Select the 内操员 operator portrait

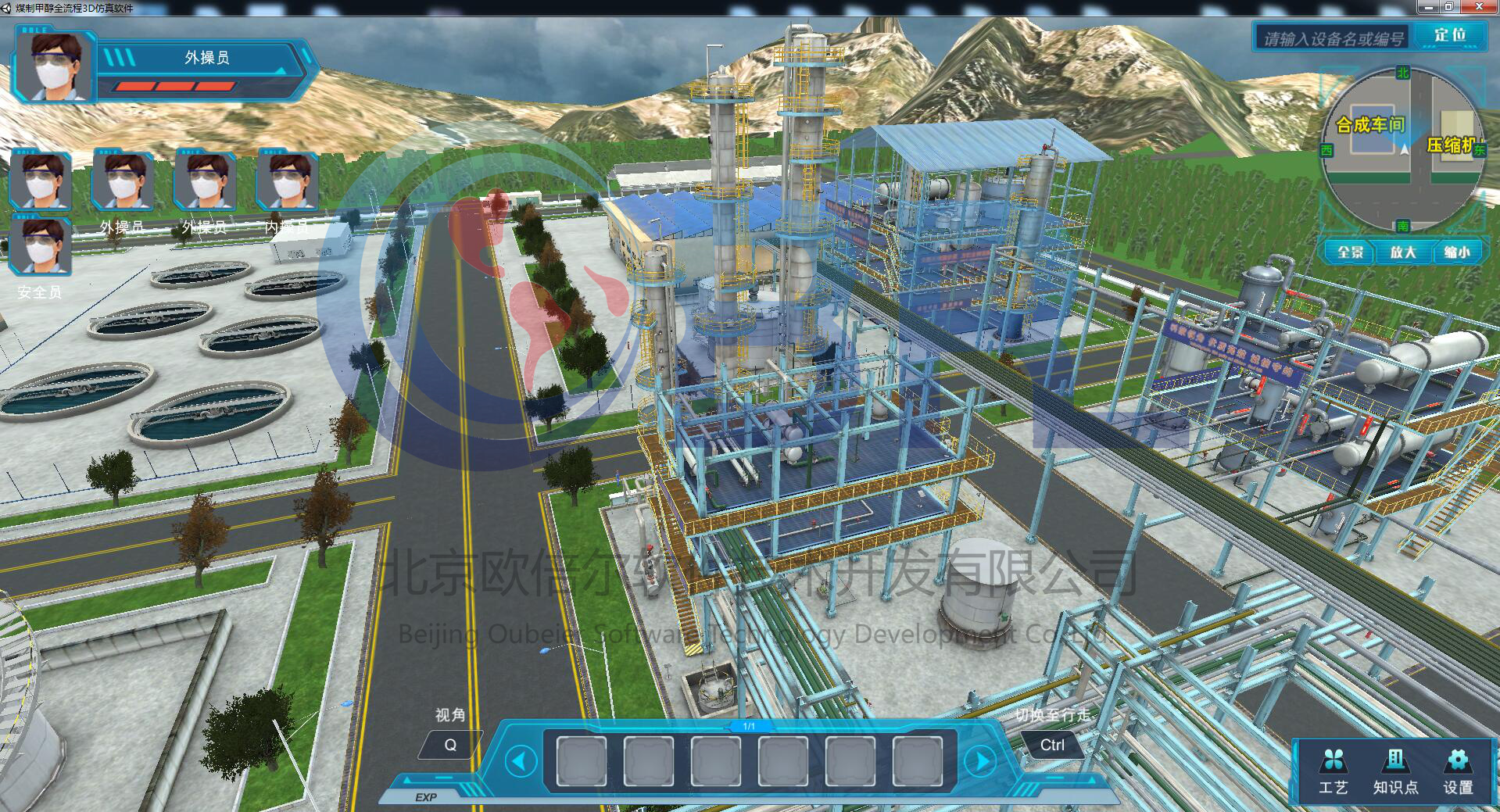(287, 181)
